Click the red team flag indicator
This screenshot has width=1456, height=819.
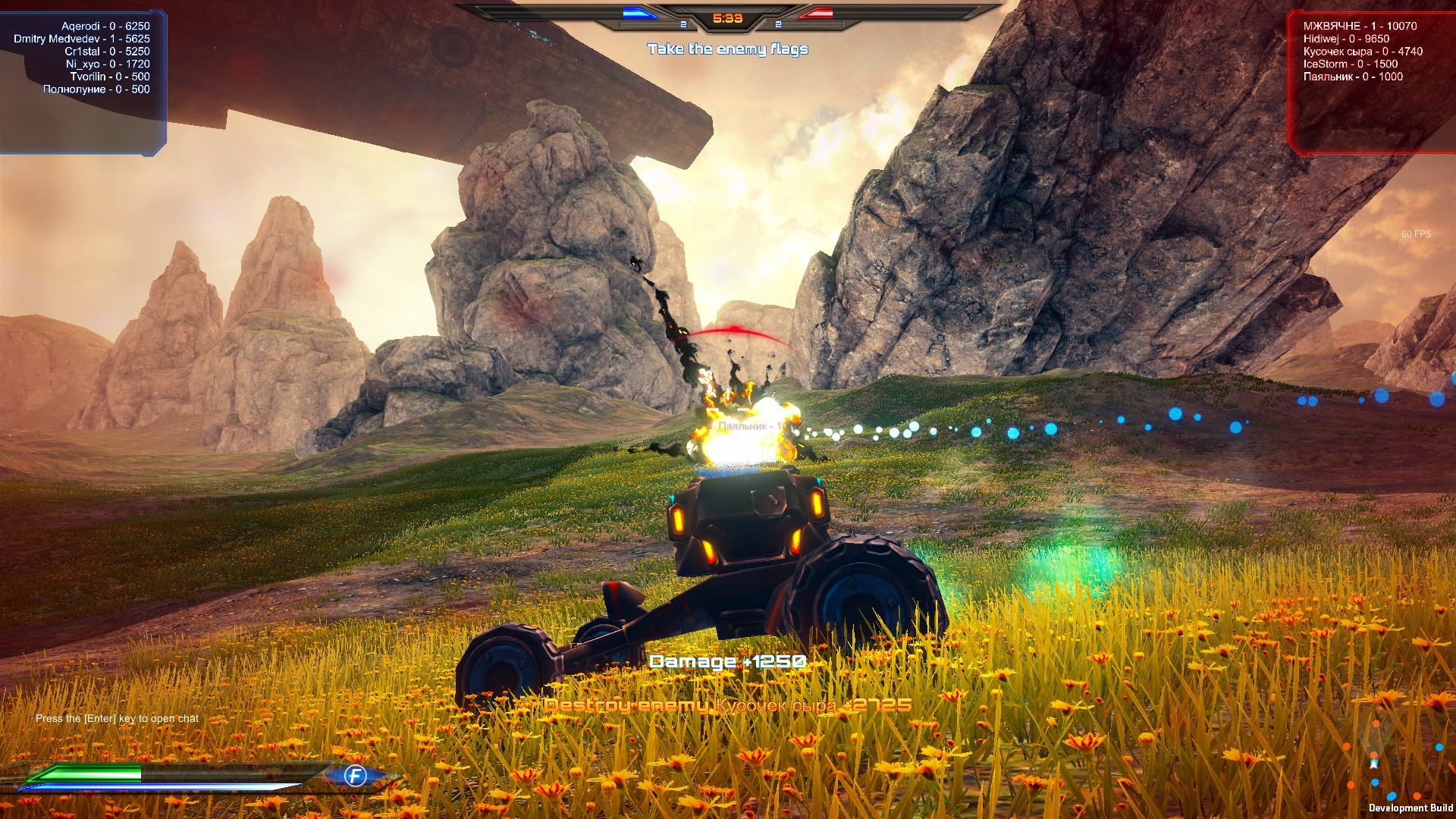point(815,13)
